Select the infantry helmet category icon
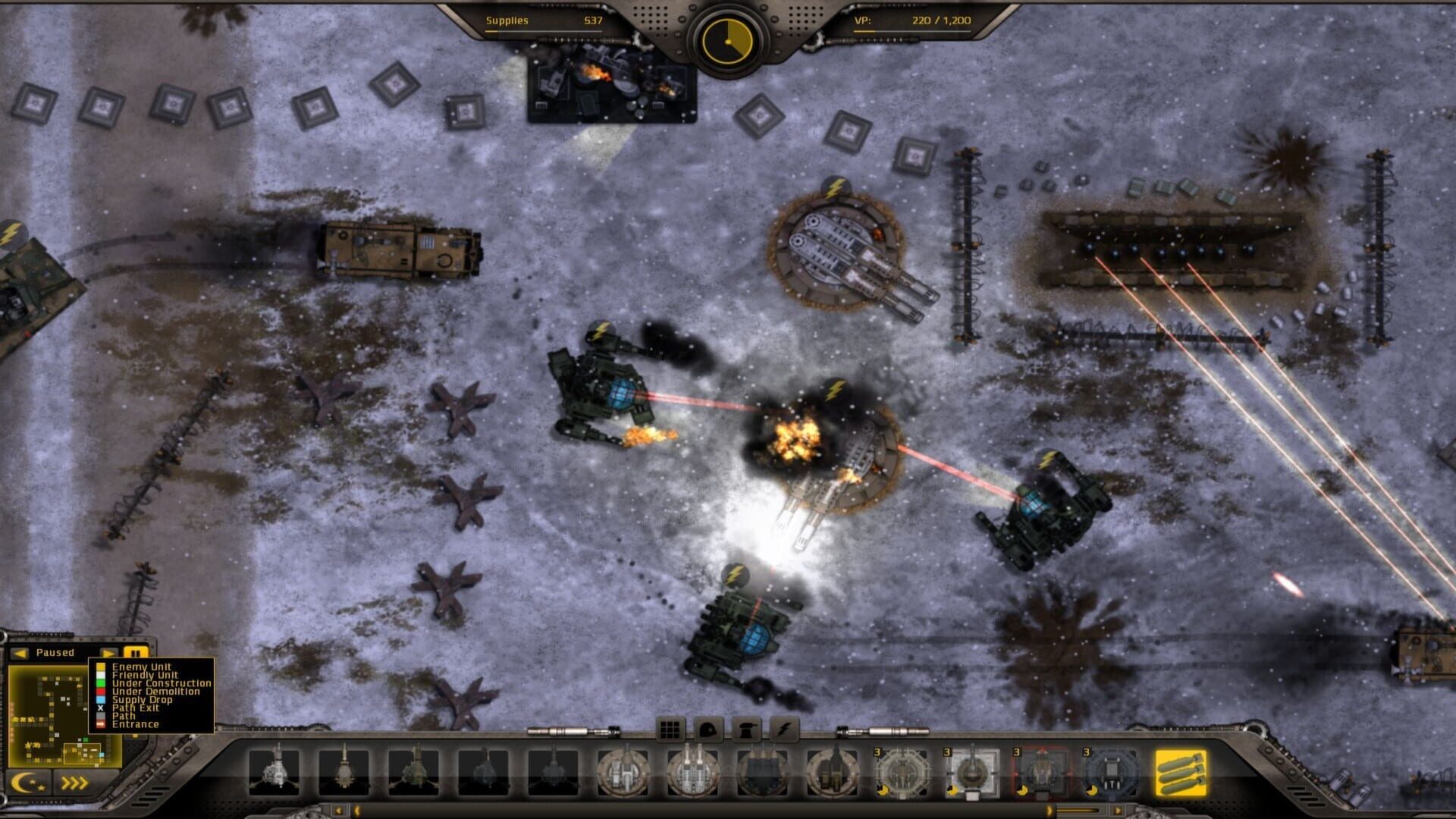The image size is (1456, 819). [708, 730]
